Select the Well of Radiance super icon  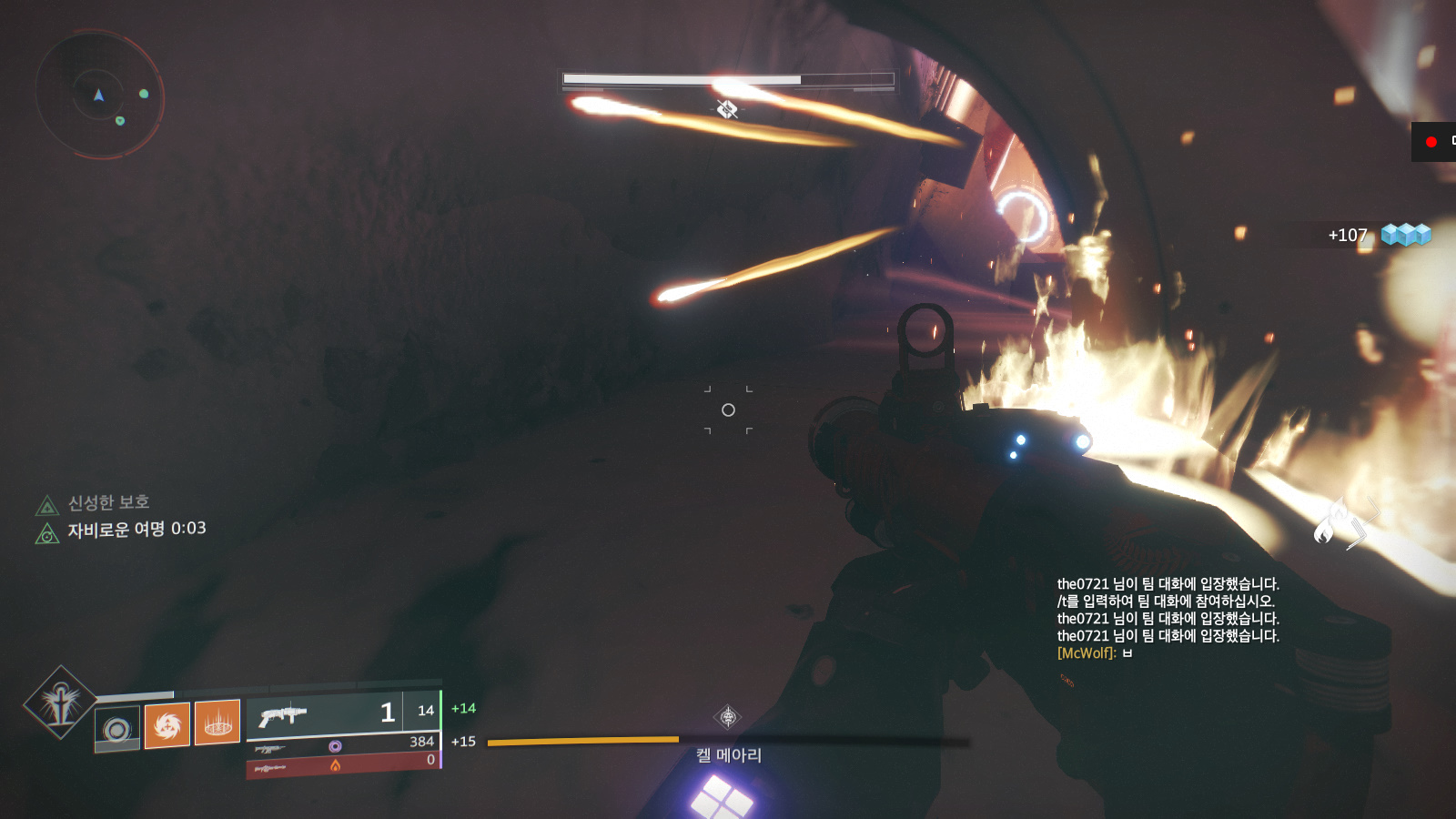[60, 703]
